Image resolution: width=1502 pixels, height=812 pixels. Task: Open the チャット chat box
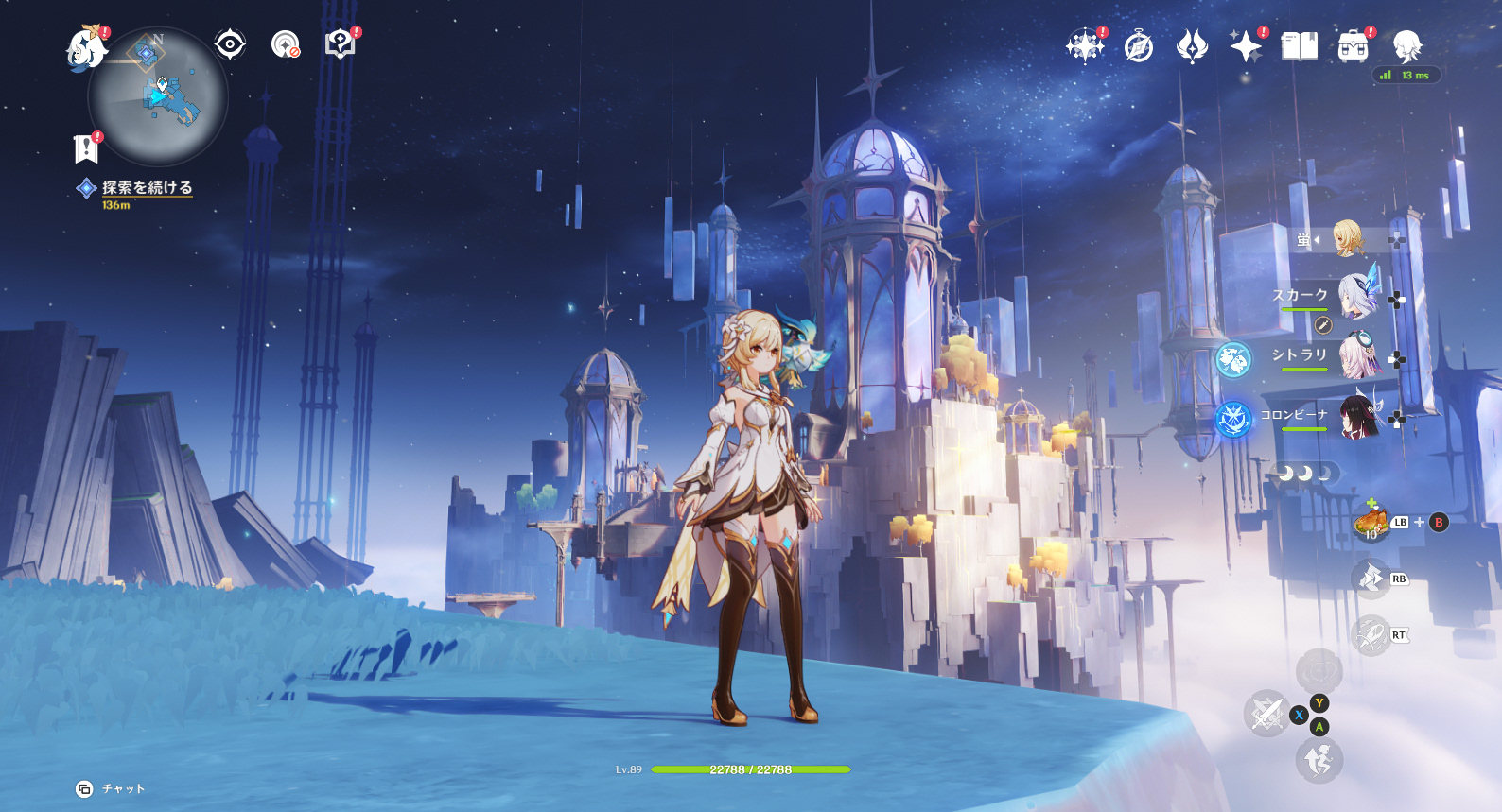coord(112,788)
